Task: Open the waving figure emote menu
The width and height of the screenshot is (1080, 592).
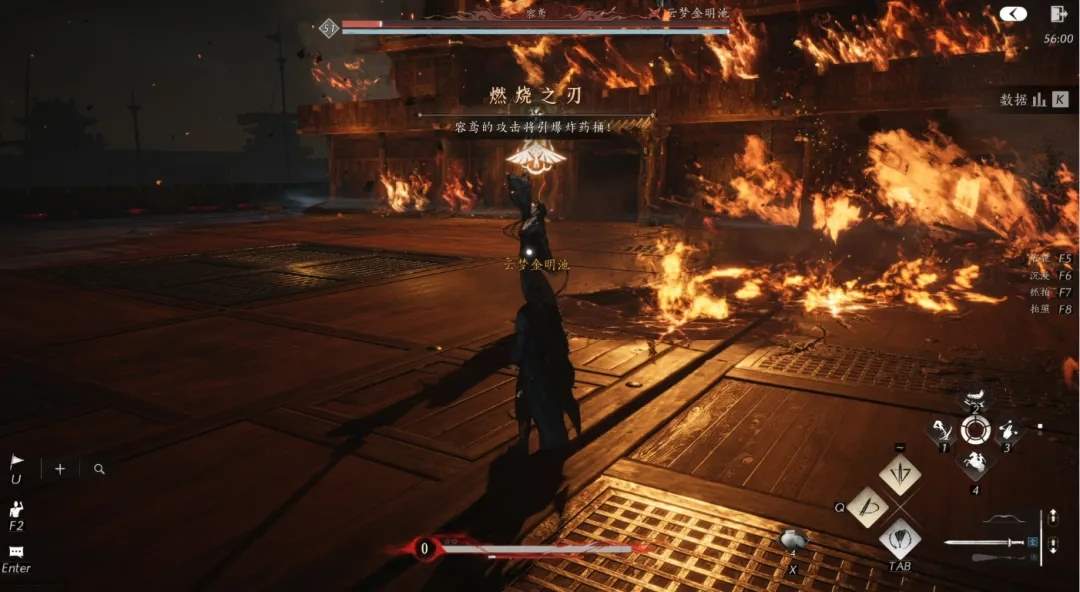Action: pos(17,511)
